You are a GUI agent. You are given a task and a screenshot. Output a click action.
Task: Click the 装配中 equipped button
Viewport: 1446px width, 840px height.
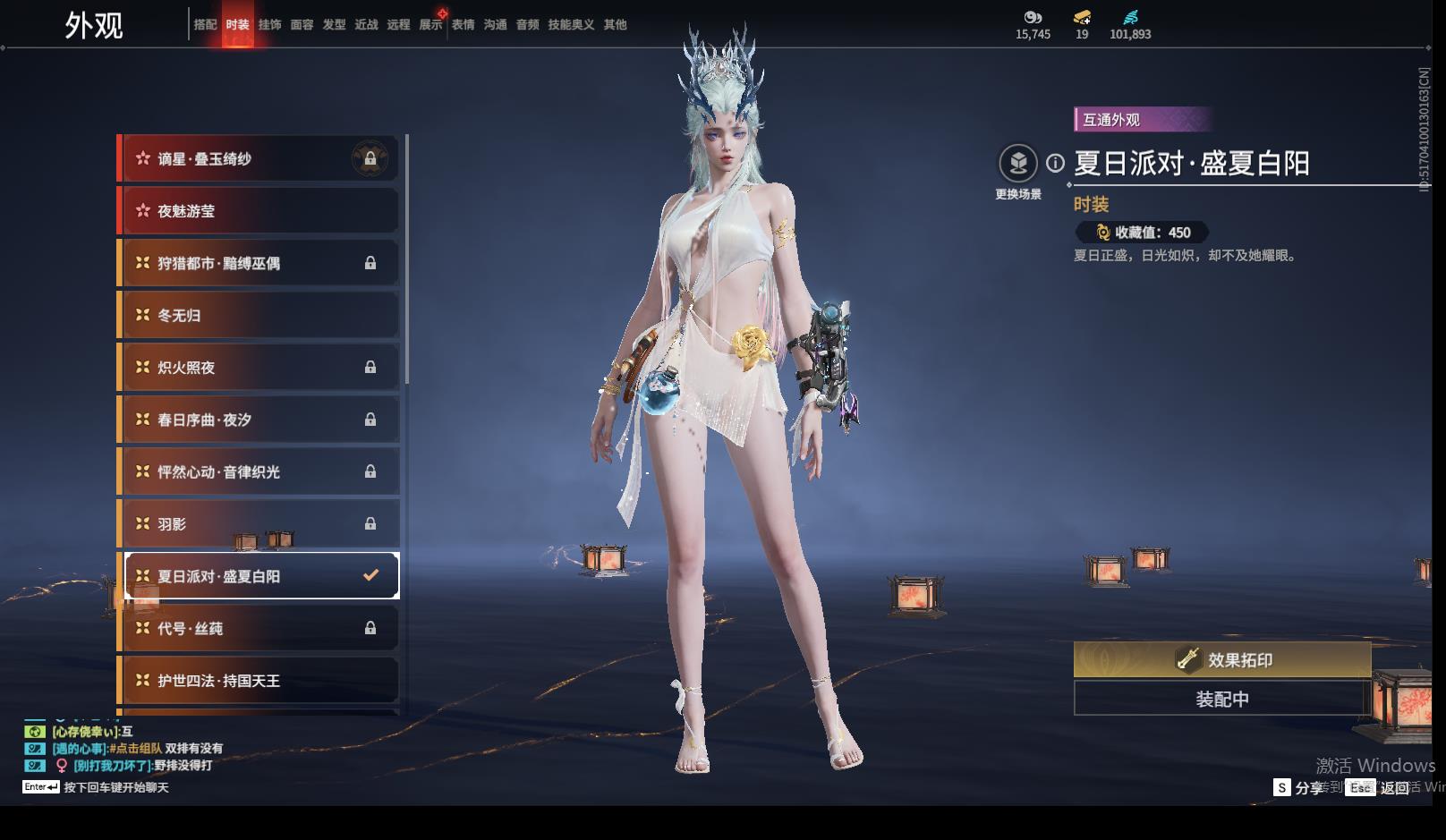pos(1221,699)
